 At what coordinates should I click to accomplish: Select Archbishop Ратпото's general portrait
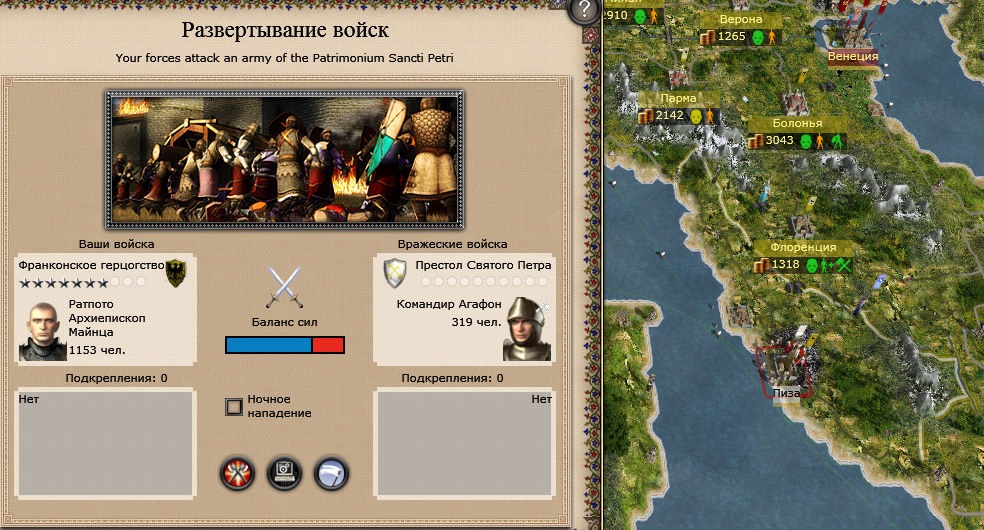42,329
